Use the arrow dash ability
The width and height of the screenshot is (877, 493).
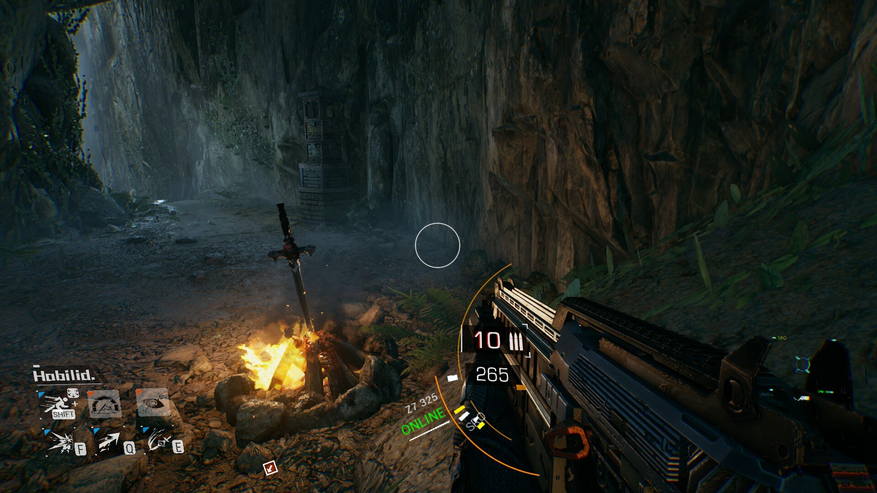pyautogui.click(x=109, y=442)
